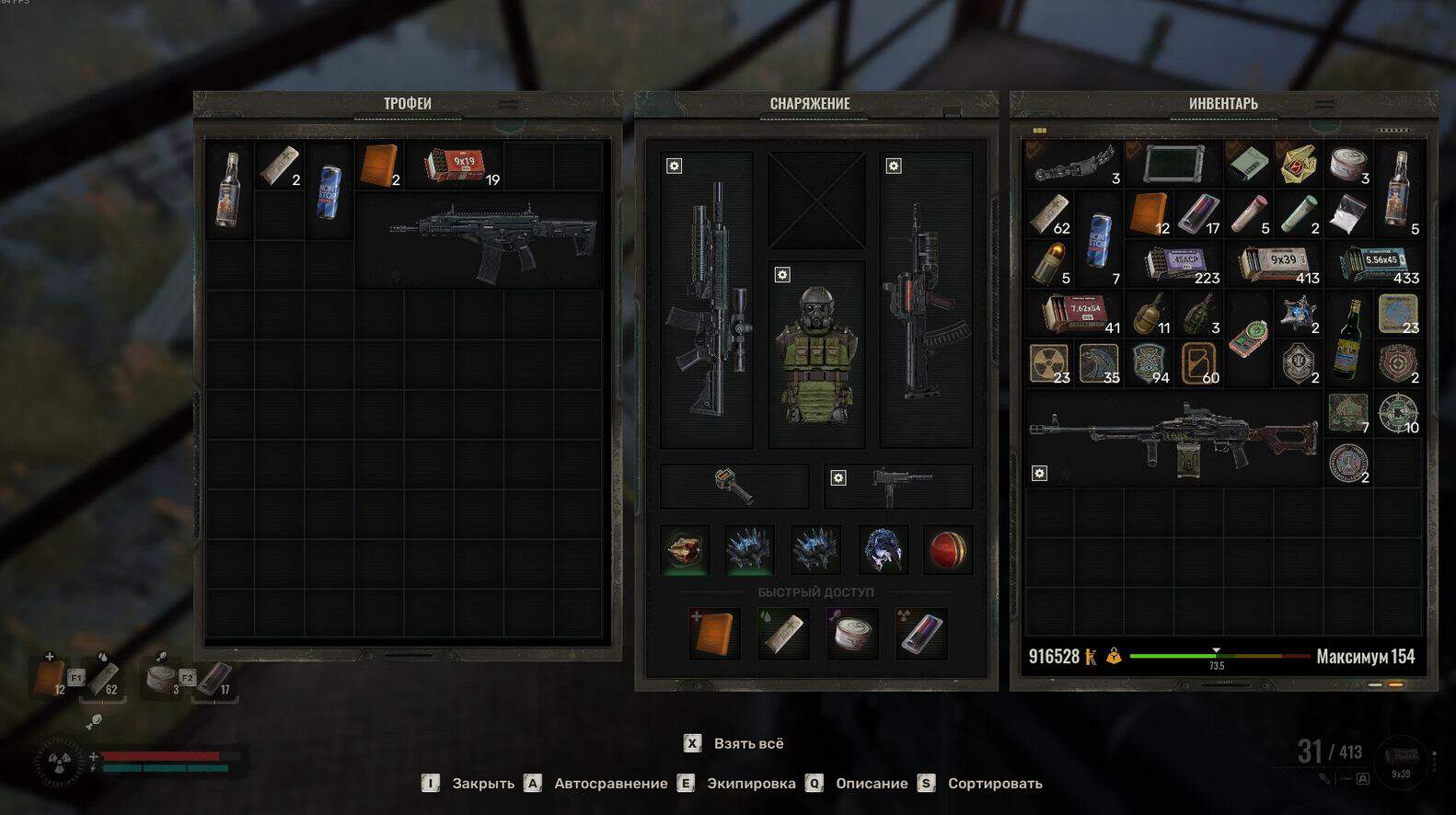The height and width of the screenshot is (815, 1456).
Task: Select the tablet device in the inventory
Action: [1173, 165]
